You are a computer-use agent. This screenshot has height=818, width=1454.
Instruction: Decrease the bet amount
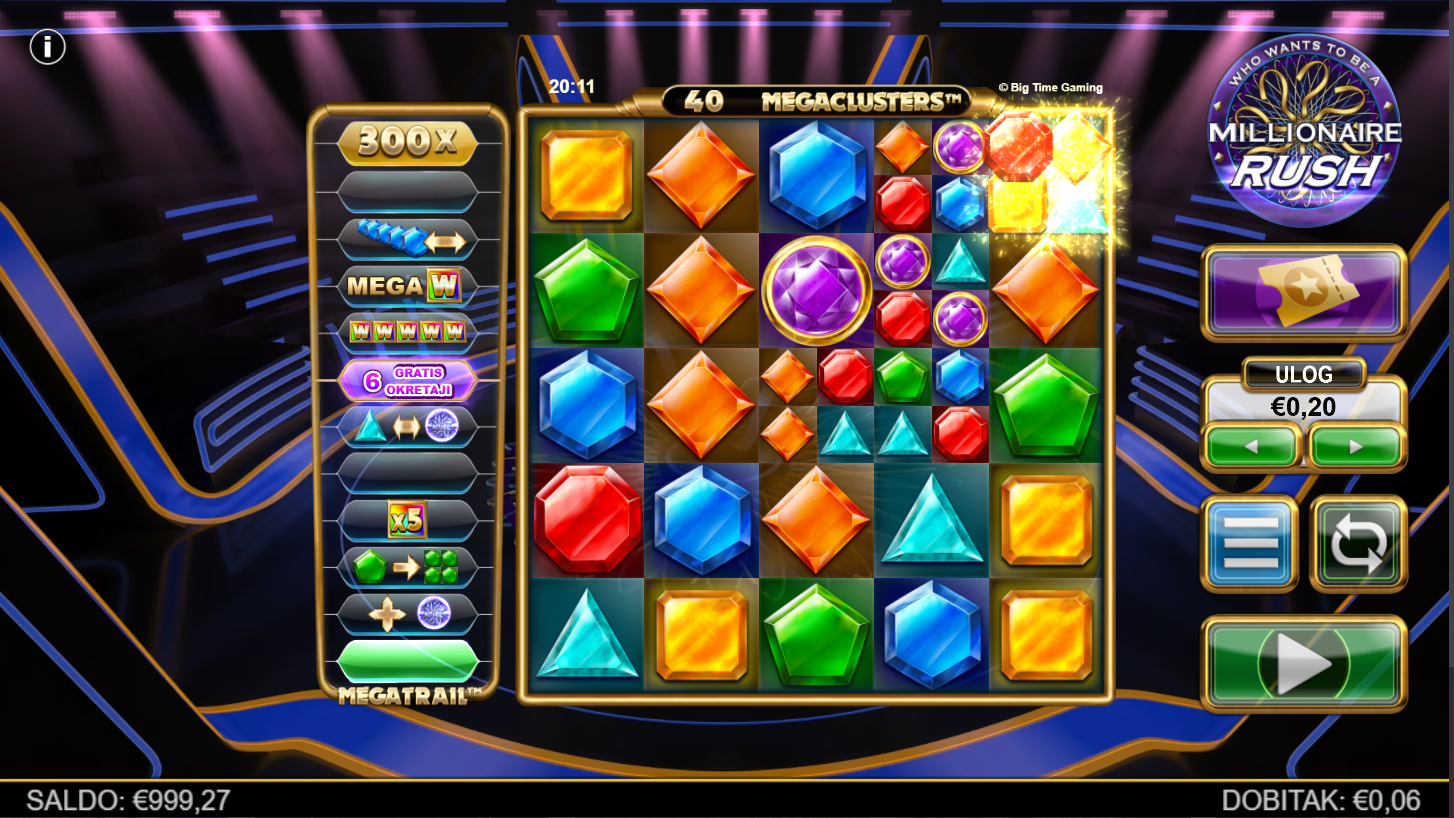pyautogui.click(x=1252, y=446)
